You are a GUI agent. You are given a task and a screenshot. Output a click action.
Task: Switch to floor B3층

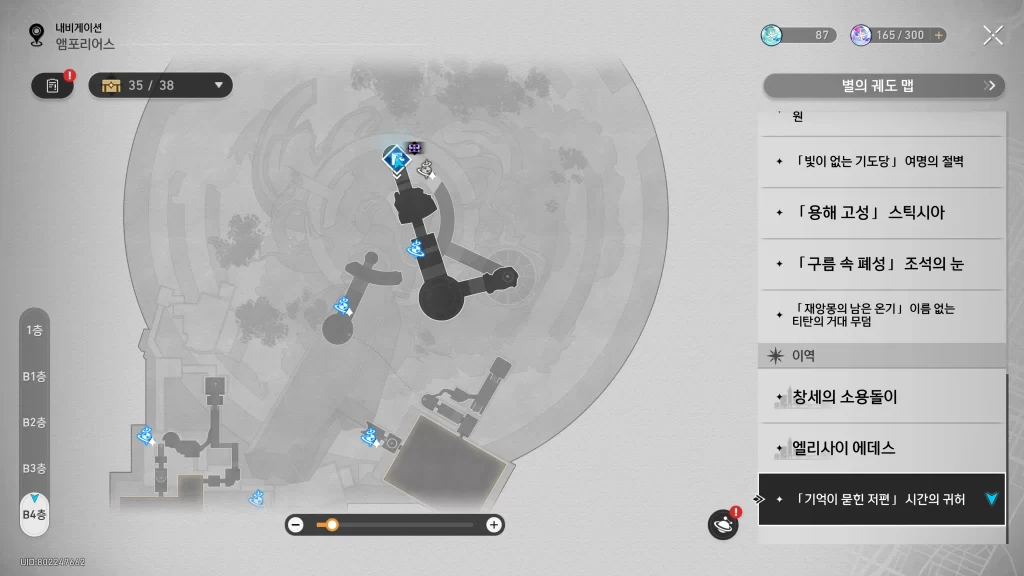click(x=34, y=469)
